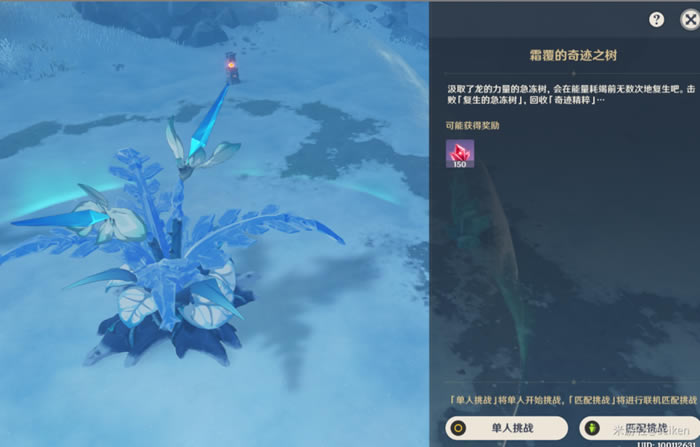This screenshot has width=700, height=447.
Task: Close the 霜覆的奇迹之树 challenge panel
Action: coord(691,19)
